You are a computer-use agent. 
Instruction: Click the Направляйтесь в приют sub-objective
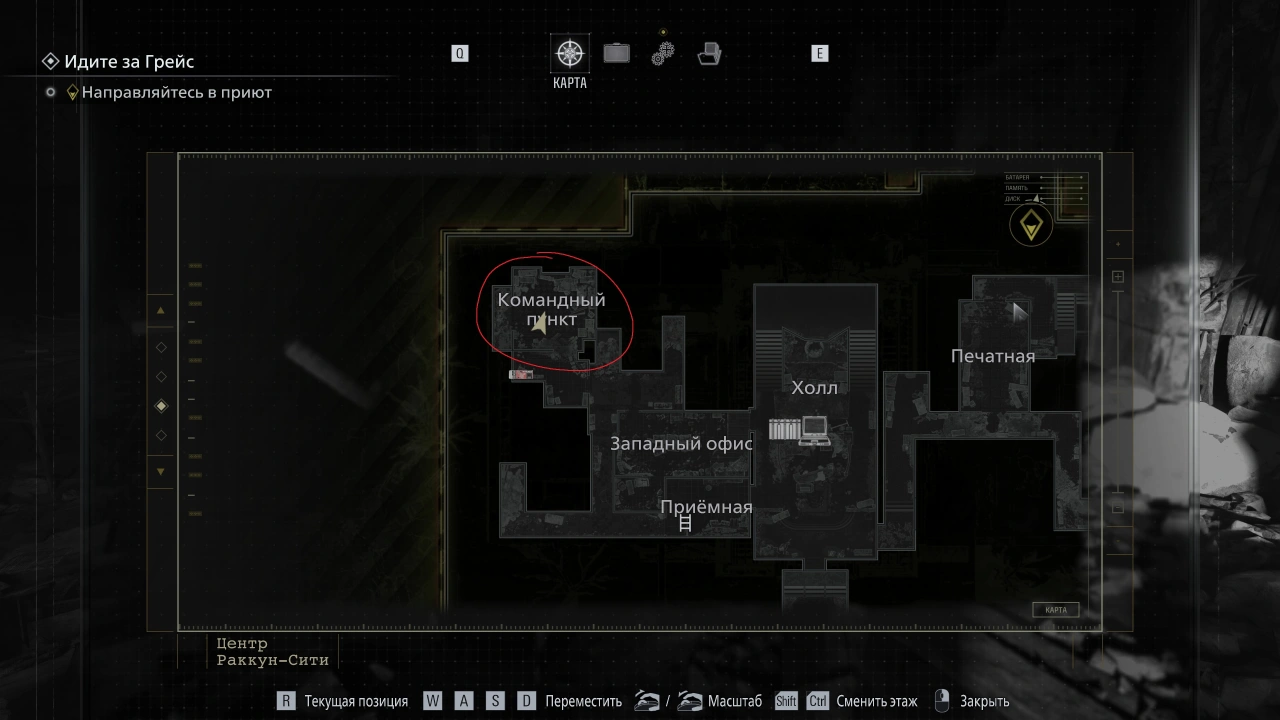coord(176,92)
